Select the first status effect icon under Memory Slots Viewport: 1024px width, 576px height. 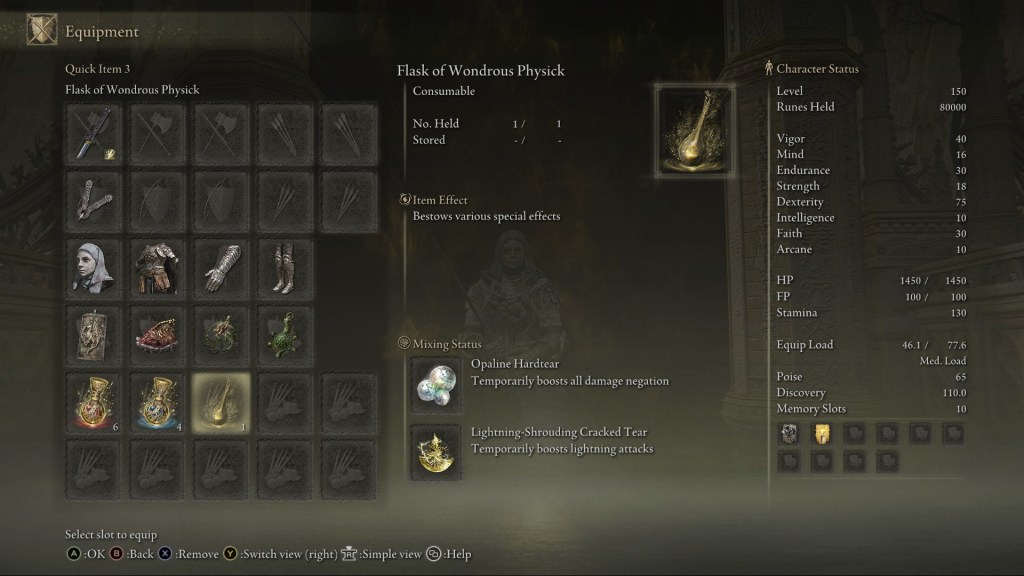[788, 433]
